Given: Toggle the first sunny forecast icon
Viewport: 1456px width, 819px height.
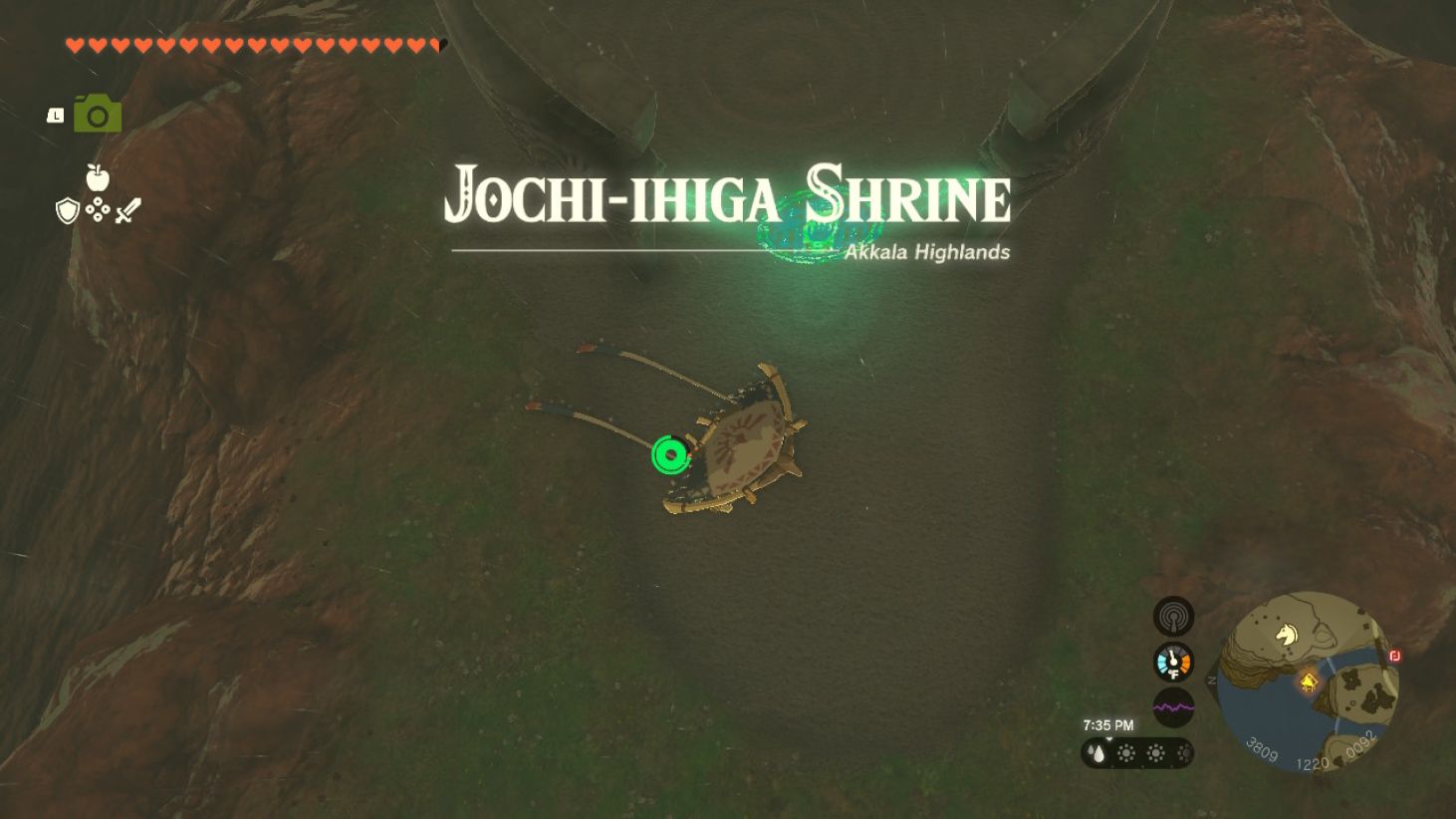Looking at the screenshot, I should 1126,753.
